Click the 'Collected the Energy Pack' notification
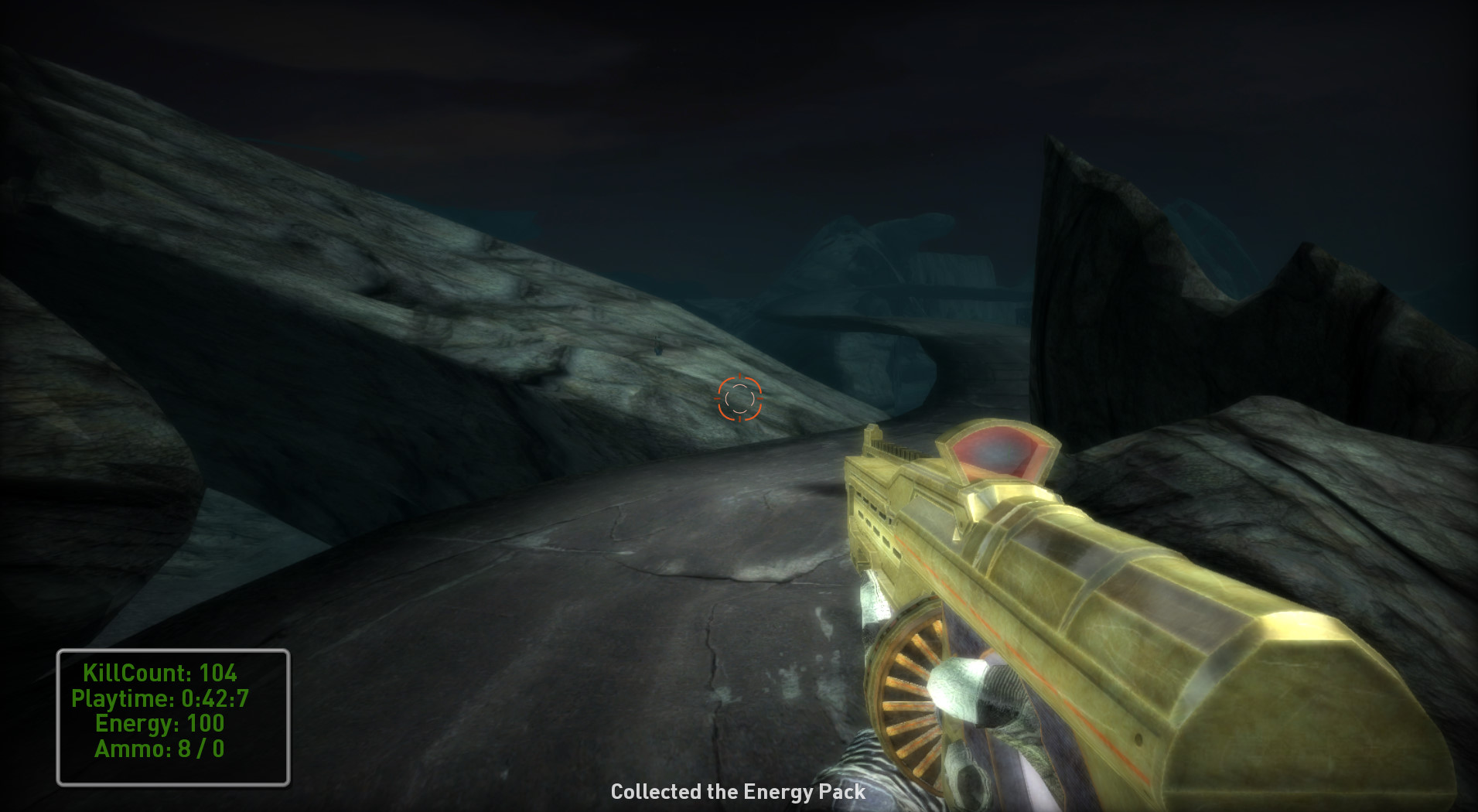The width and height of the screenshot is (1478, 812). [x=738, y=791]
